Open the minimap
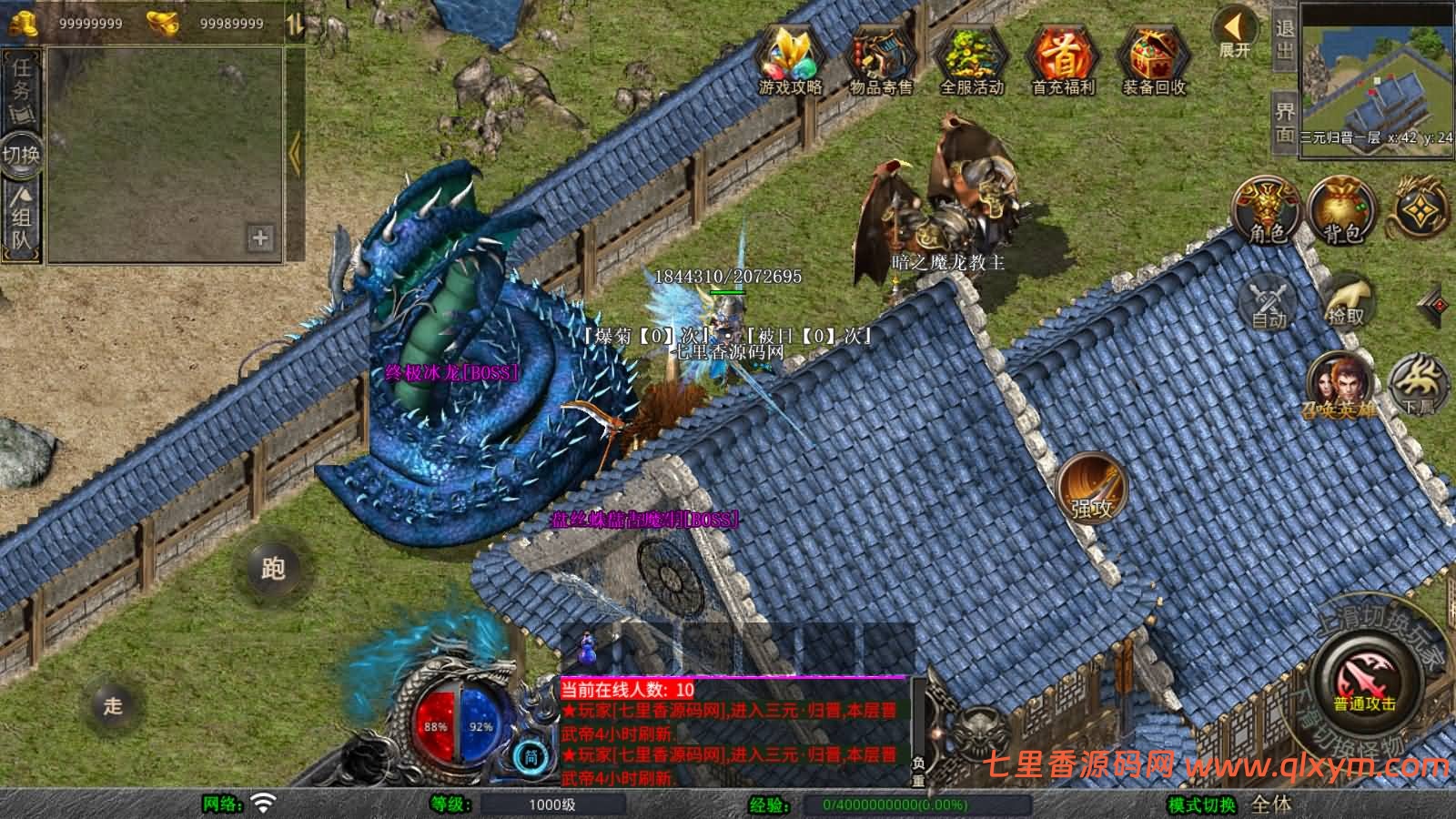1456x819 pixels. (1377, 75)
